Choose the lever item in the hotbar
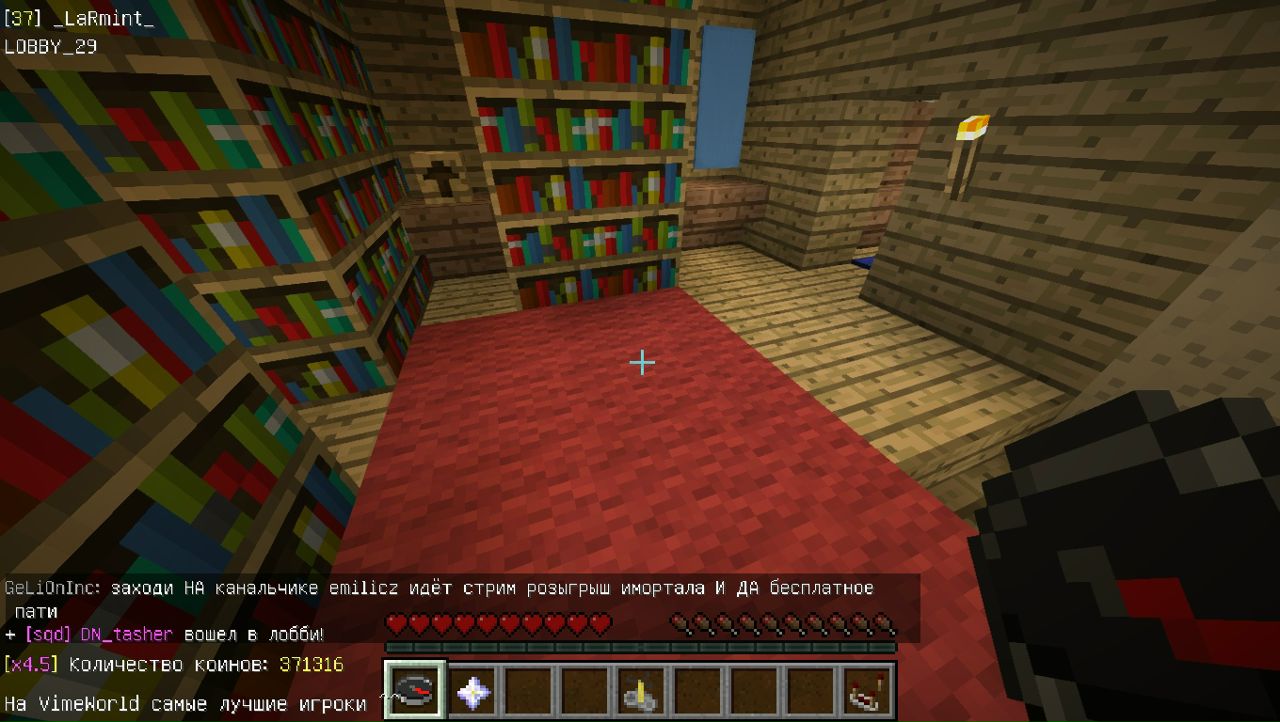The height and width of the screenshot is (722, 1280). point(641,691)
